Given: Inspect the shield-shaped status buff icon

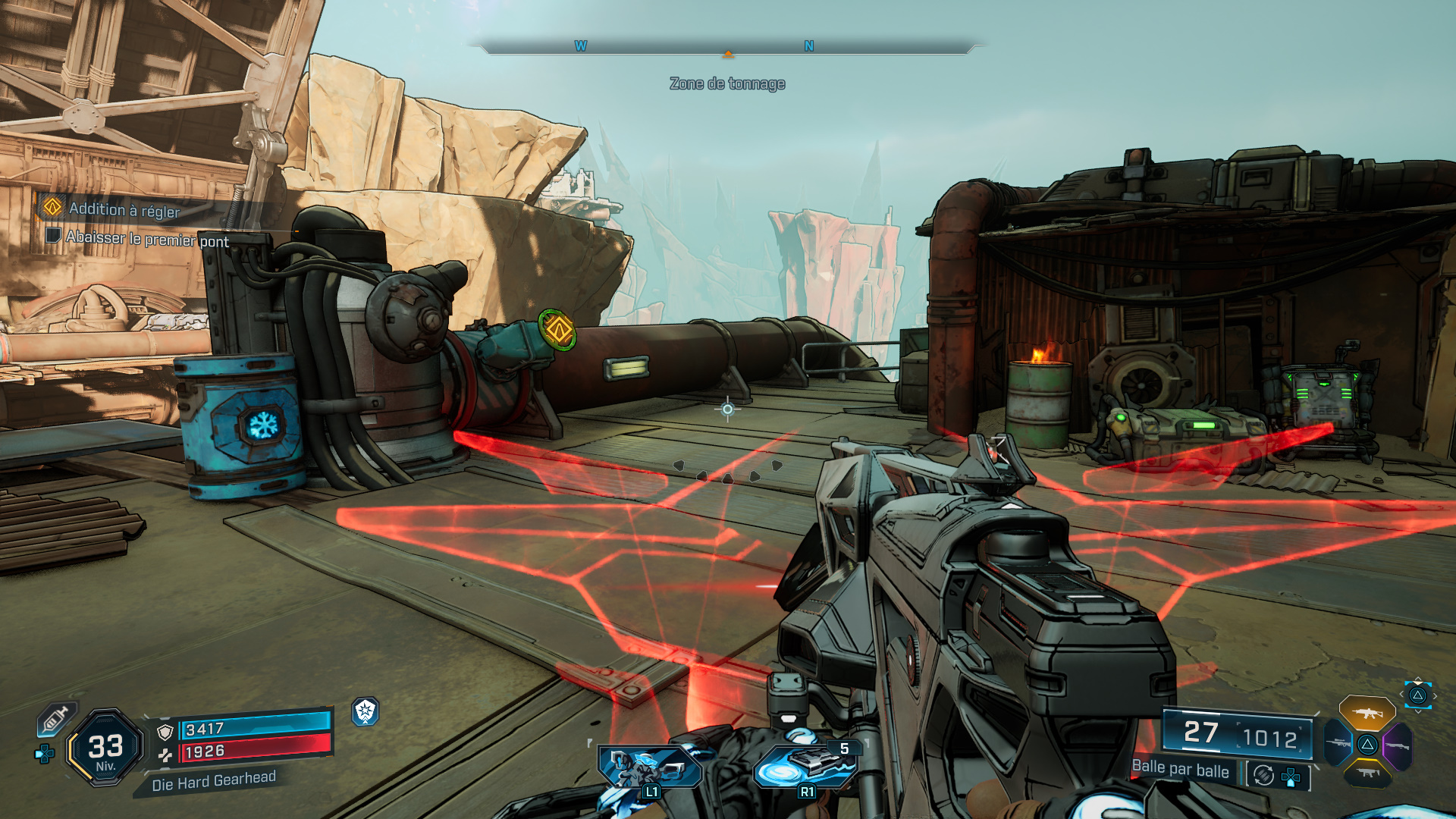Looking at the screenshot, I should (x=366, y=711).
